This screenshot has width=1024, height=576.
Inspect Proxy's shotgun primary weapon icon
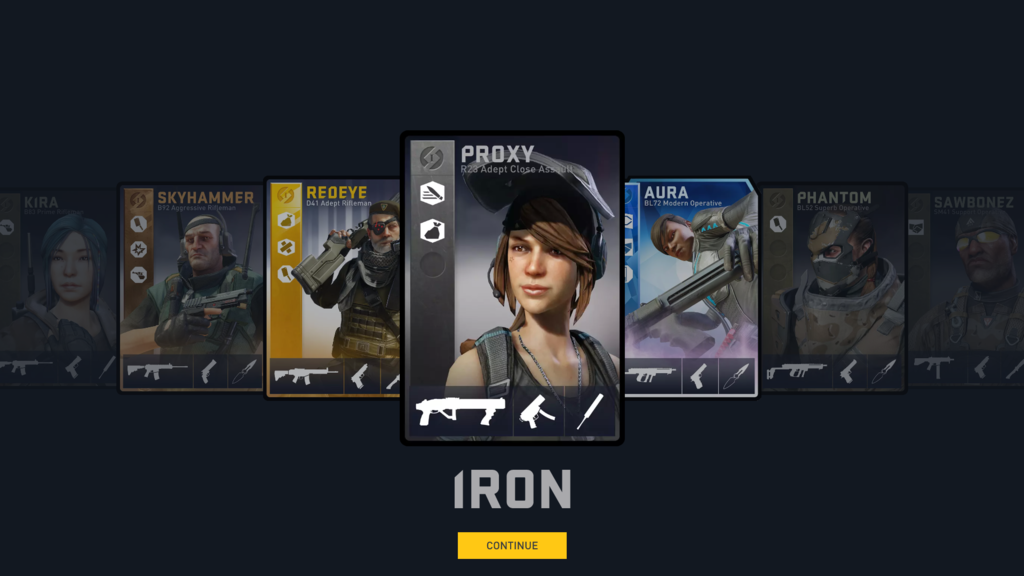[x=460, y=411]
